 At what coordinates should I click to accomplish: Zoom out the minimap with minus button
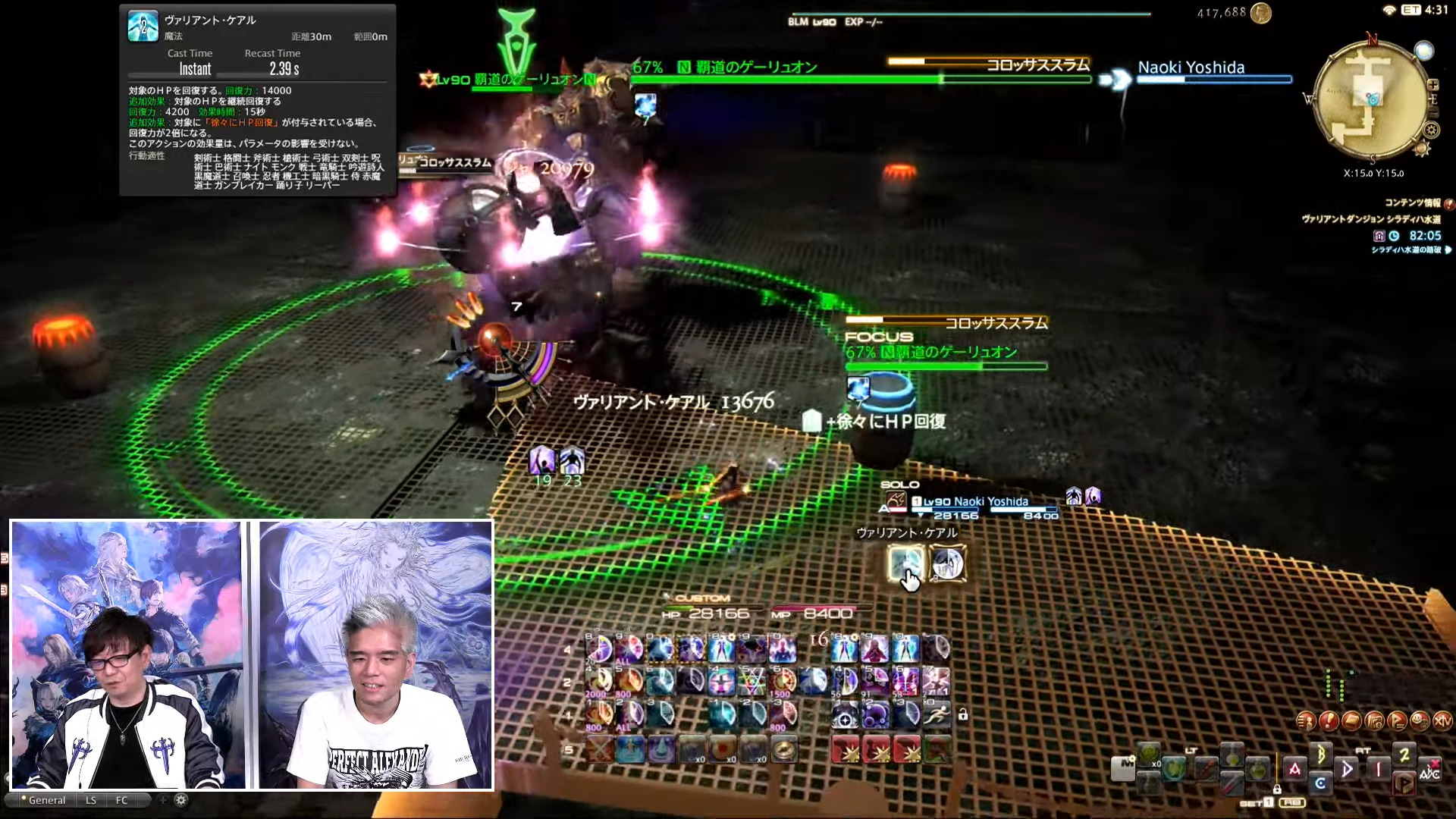point(1432,111)
